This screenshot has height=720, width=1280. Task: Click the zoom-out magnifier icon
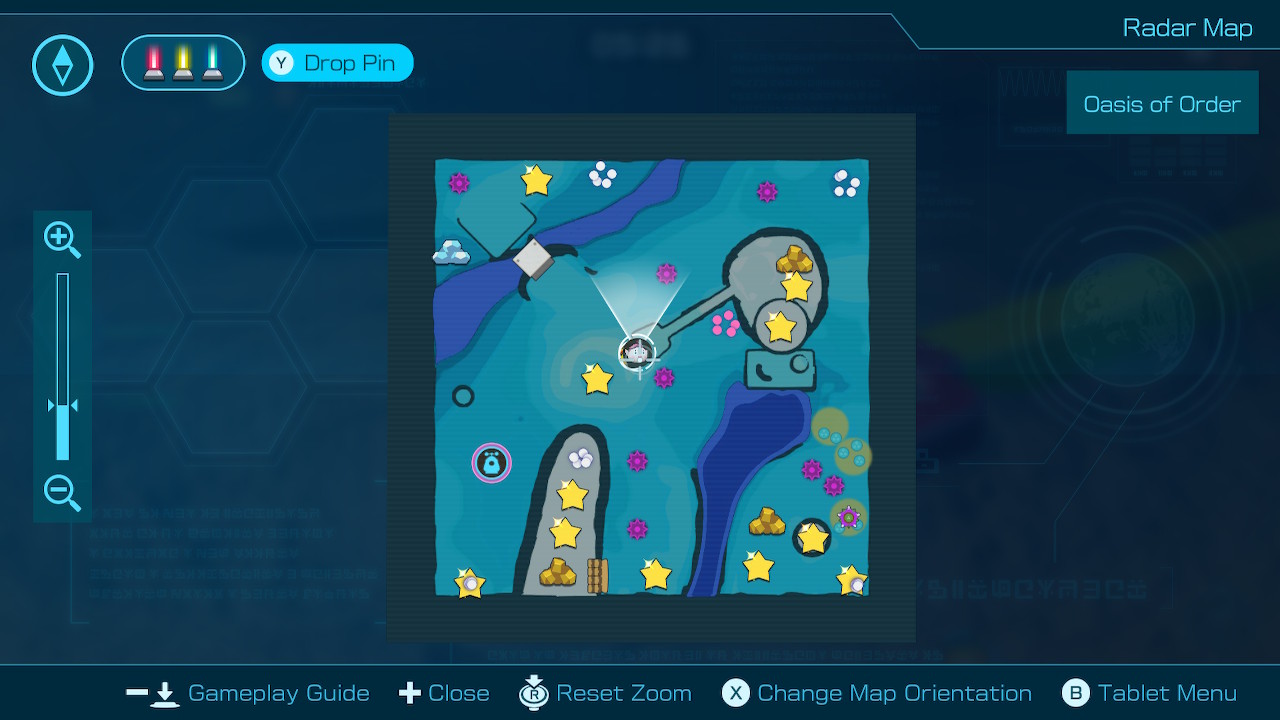pos(62,493)
